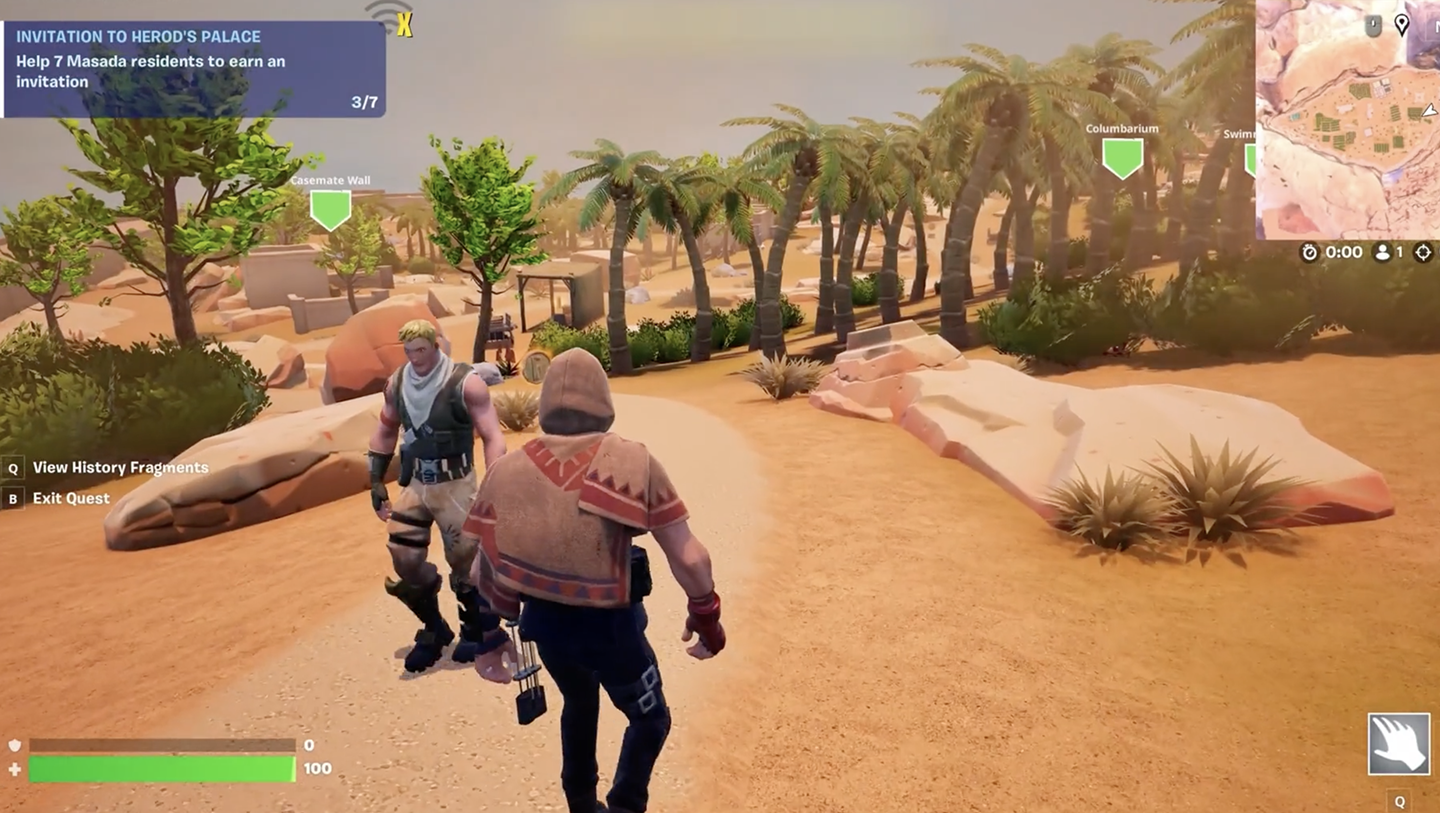Select the Casemate Wall location marker
Image resolution: width=1440 pixels, height=813 pixels.
tap(330, 208)
